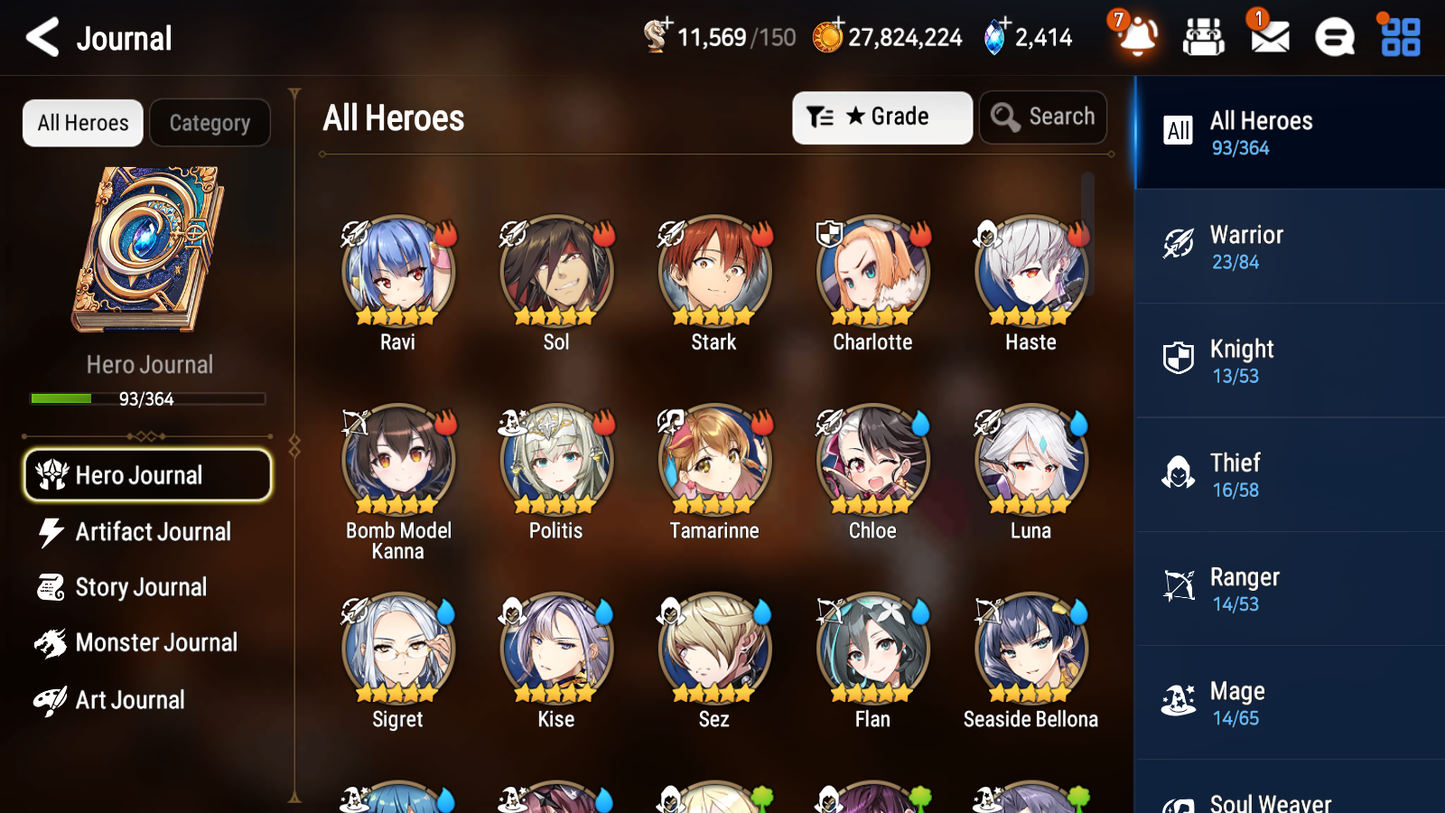The image size is (1445, 813).
Task: Open the mail inbox icon
Action: [1268, 36]
